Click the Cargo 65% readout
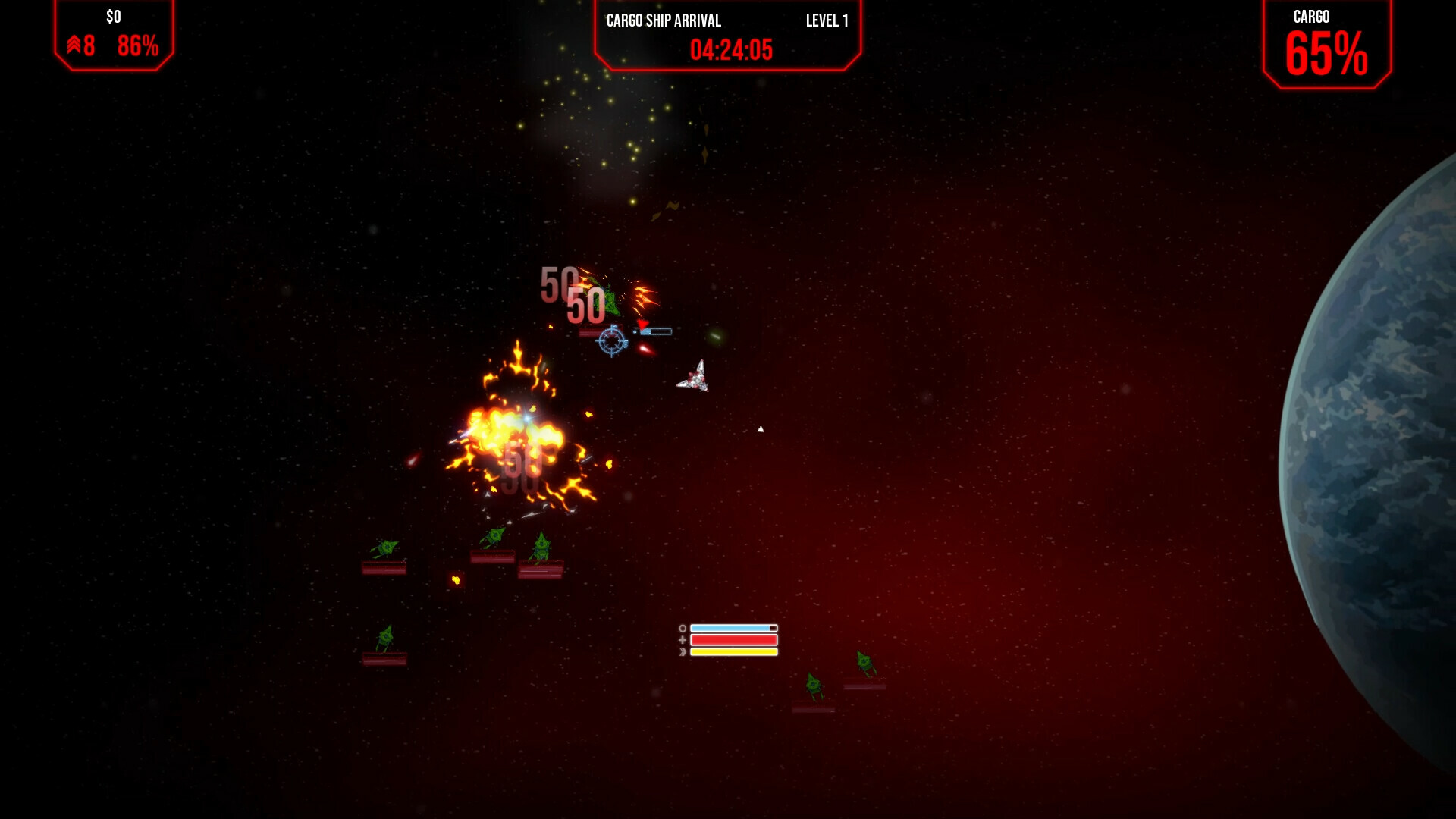Screen dimensions: 1456x819 click(x=1328, y=53)
